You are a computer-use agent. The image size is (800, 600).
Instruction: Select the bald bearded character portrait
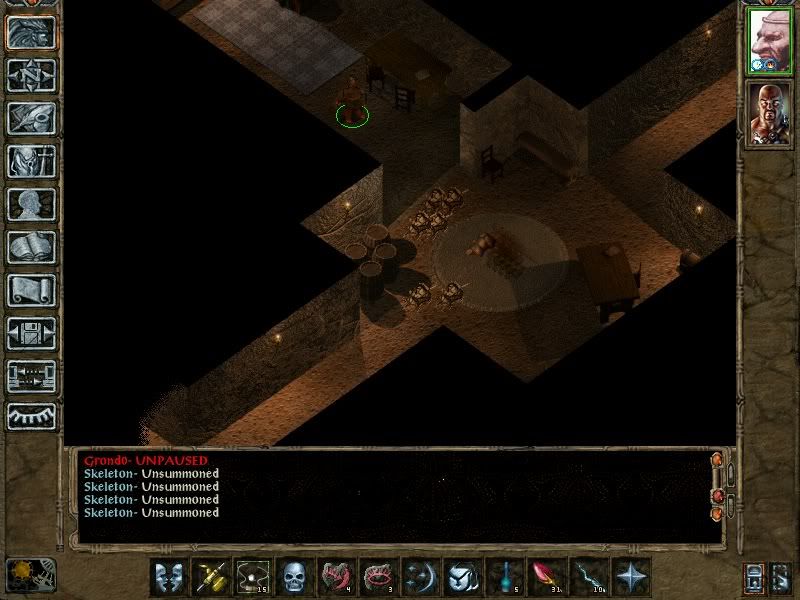(770, 115)
